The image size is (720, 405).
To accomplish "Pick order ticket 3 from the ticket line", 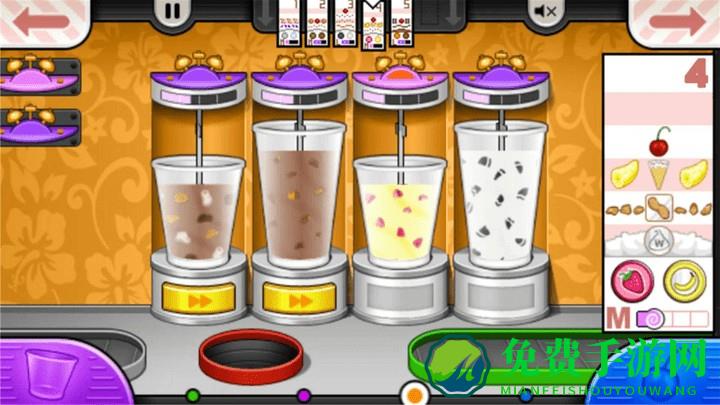I will [346, 24].
